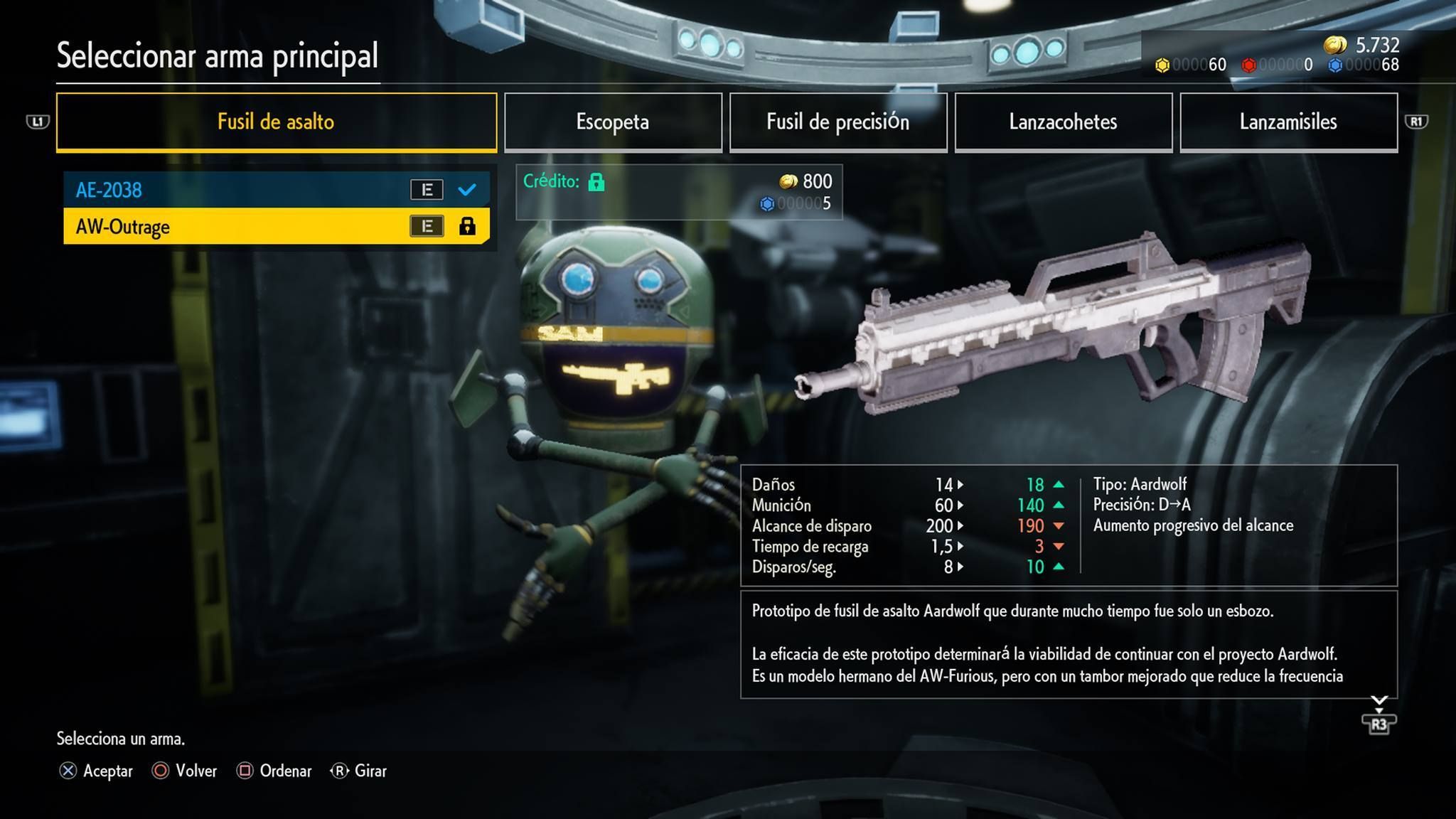Open the Escopeta weapon category
Screen dimensions: 1456x819
tap(612, 122)
